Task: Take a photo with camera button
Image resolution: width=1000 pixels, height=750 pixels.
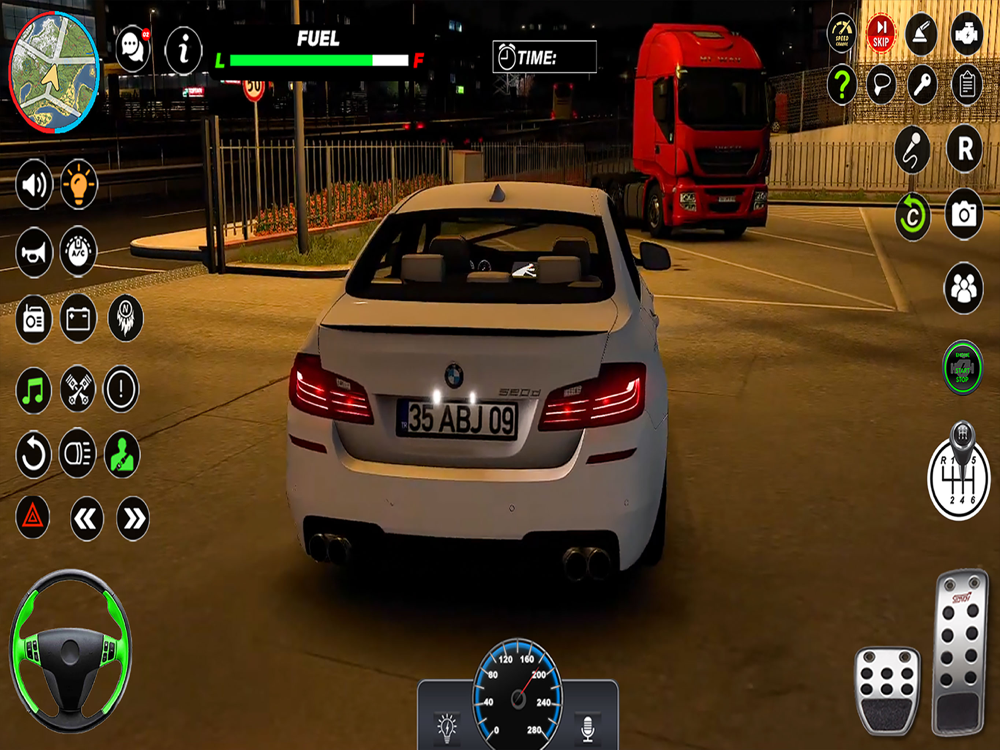Action: 964,213
